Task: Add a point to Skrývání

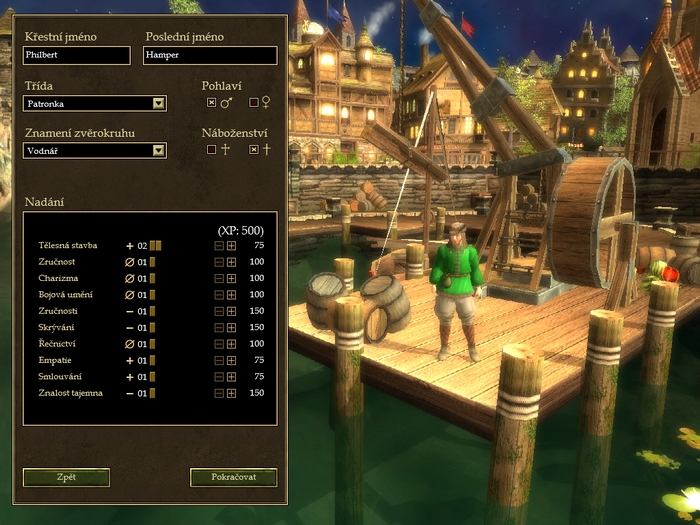Action: [231, 328]
